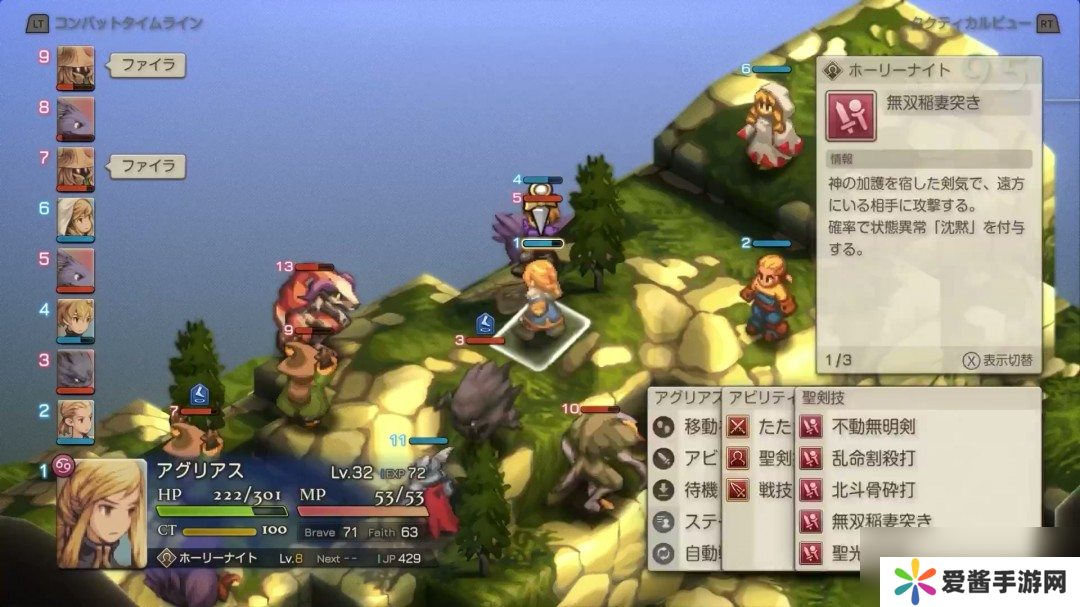Select turn 7 black mage timeline portrait
The width and height of the screenshot is (1080, 607).
tap(76, 168)
